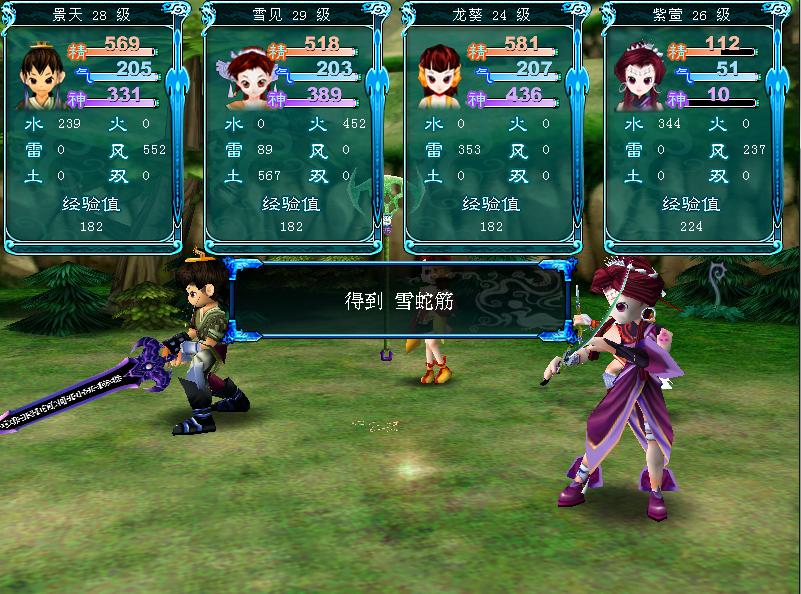This screenshot has width=801, height=594.
Task: Dismiss the 得到 雪蛇筋 message box
Action: coord(399,300)
